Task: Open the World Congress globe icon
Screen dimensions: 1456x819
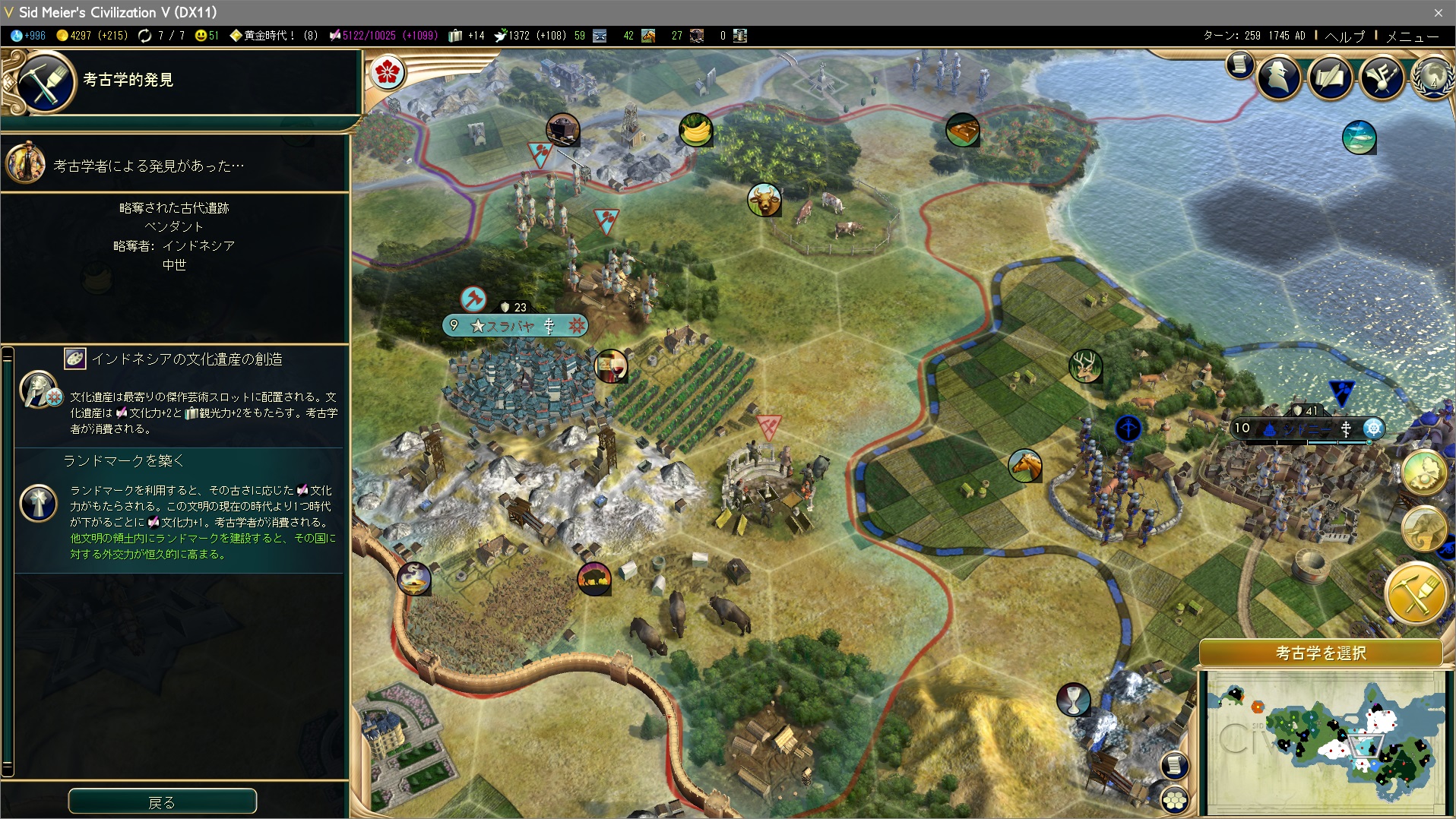Action: (x=1432, y=77)
